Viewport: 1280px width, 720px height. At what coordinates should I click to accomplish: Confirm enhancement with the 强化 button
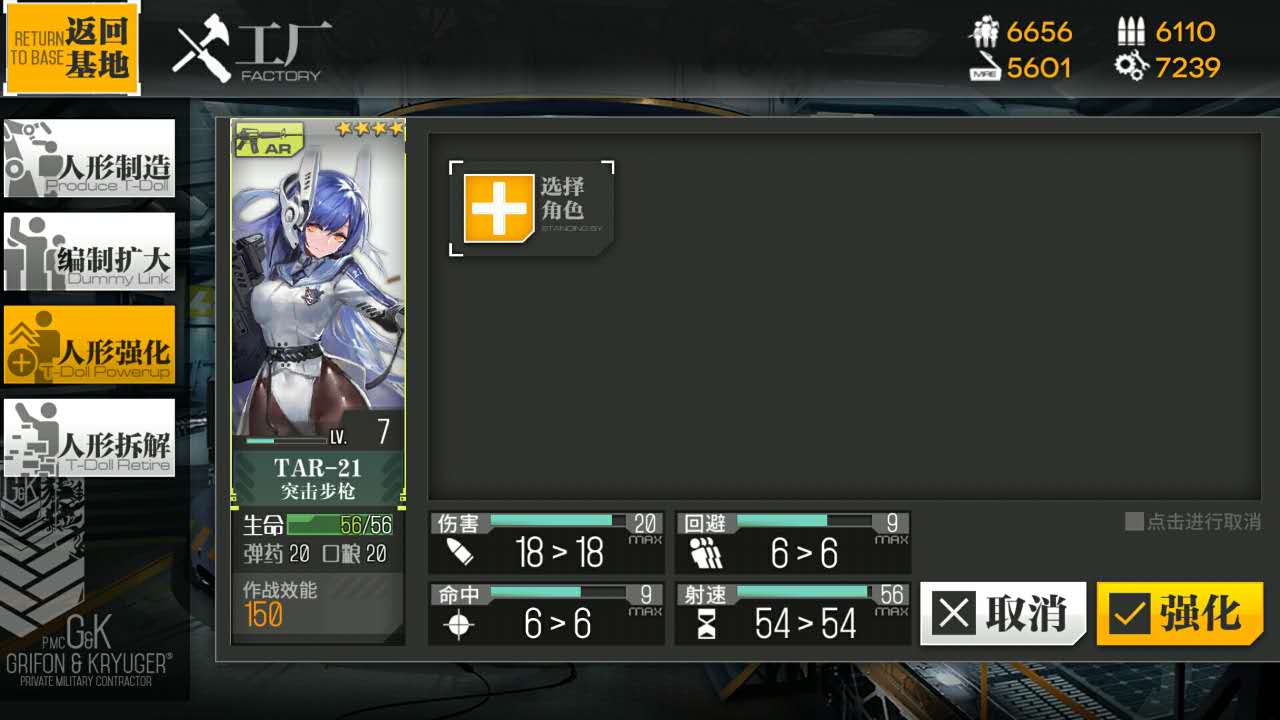(x=1178, y=615)
